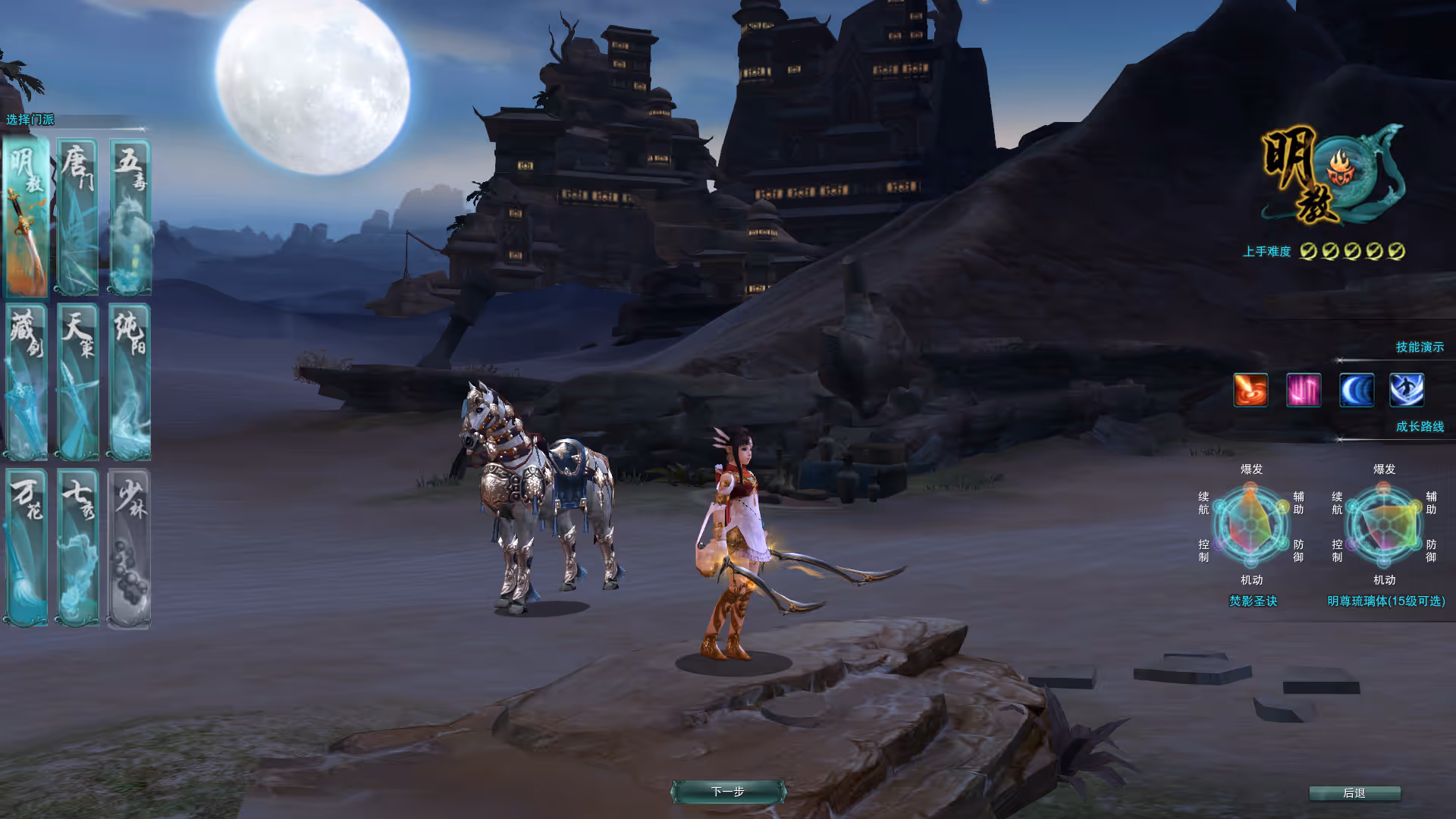The height and width of the screenshot is (819, 1456).
Task: Choose the 唐门 sect card
Action: point(77,218)
